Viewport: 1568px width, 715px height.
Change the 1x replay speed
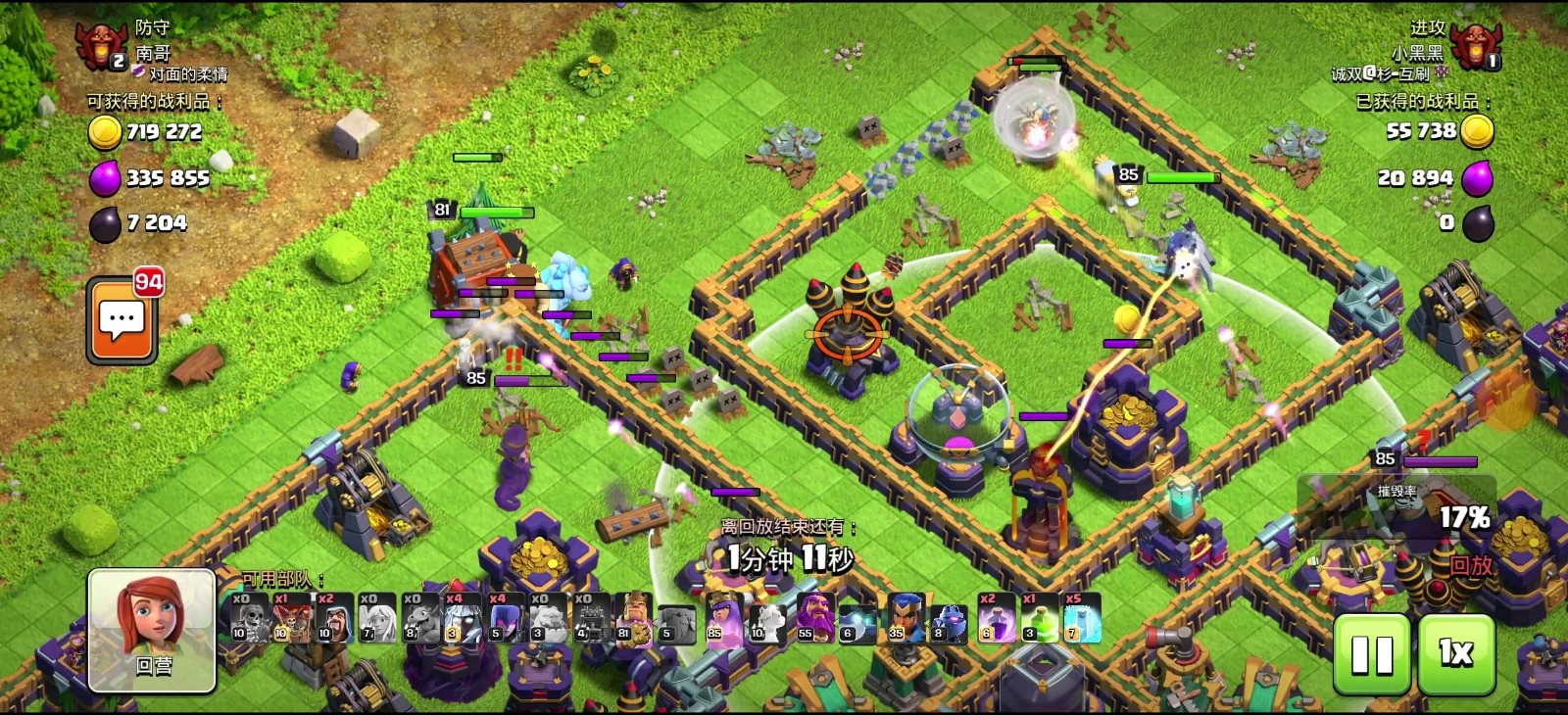click(1456, 654)
